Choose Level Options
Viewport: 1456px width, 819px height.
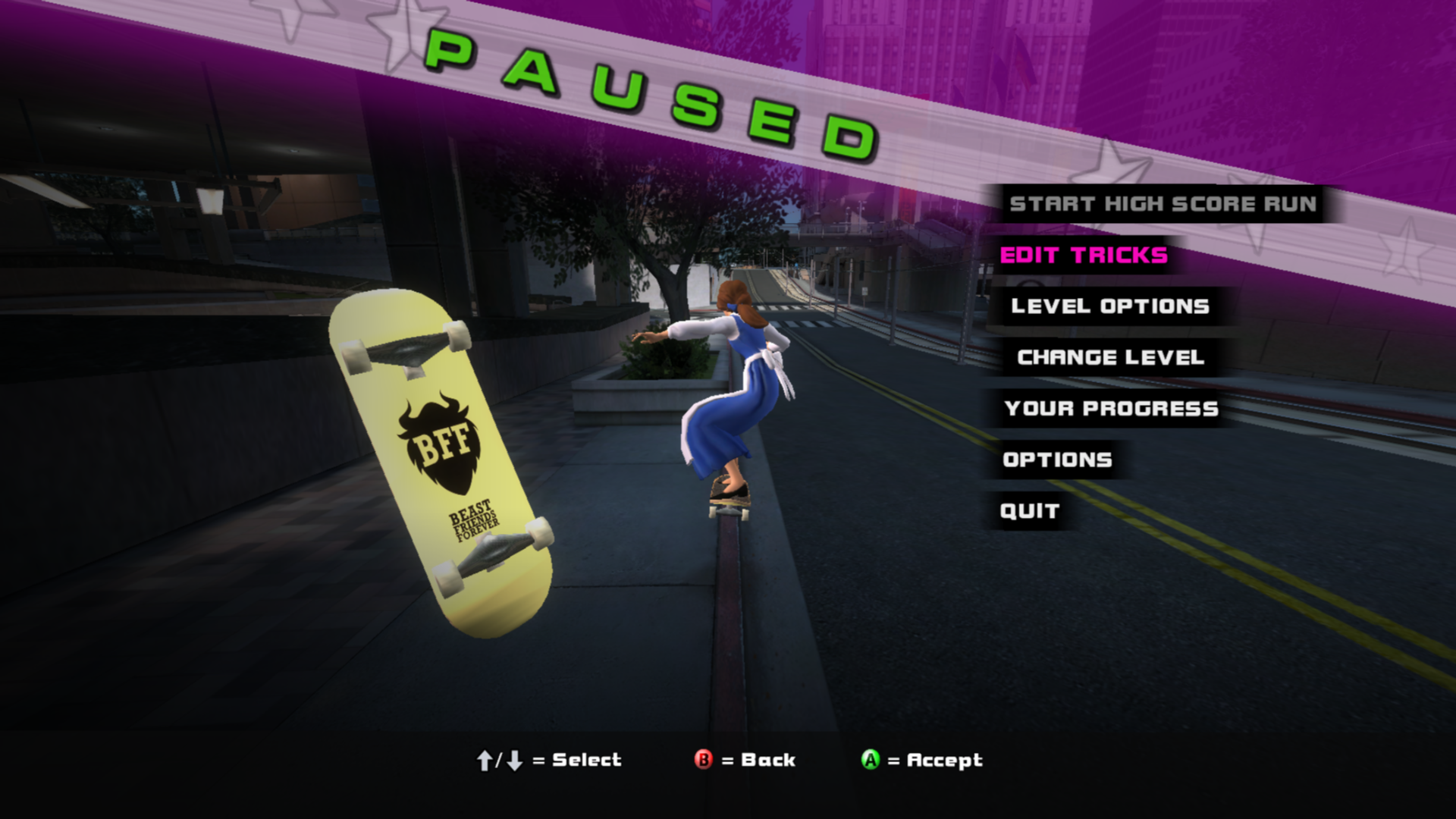(x=1110, y=306)
